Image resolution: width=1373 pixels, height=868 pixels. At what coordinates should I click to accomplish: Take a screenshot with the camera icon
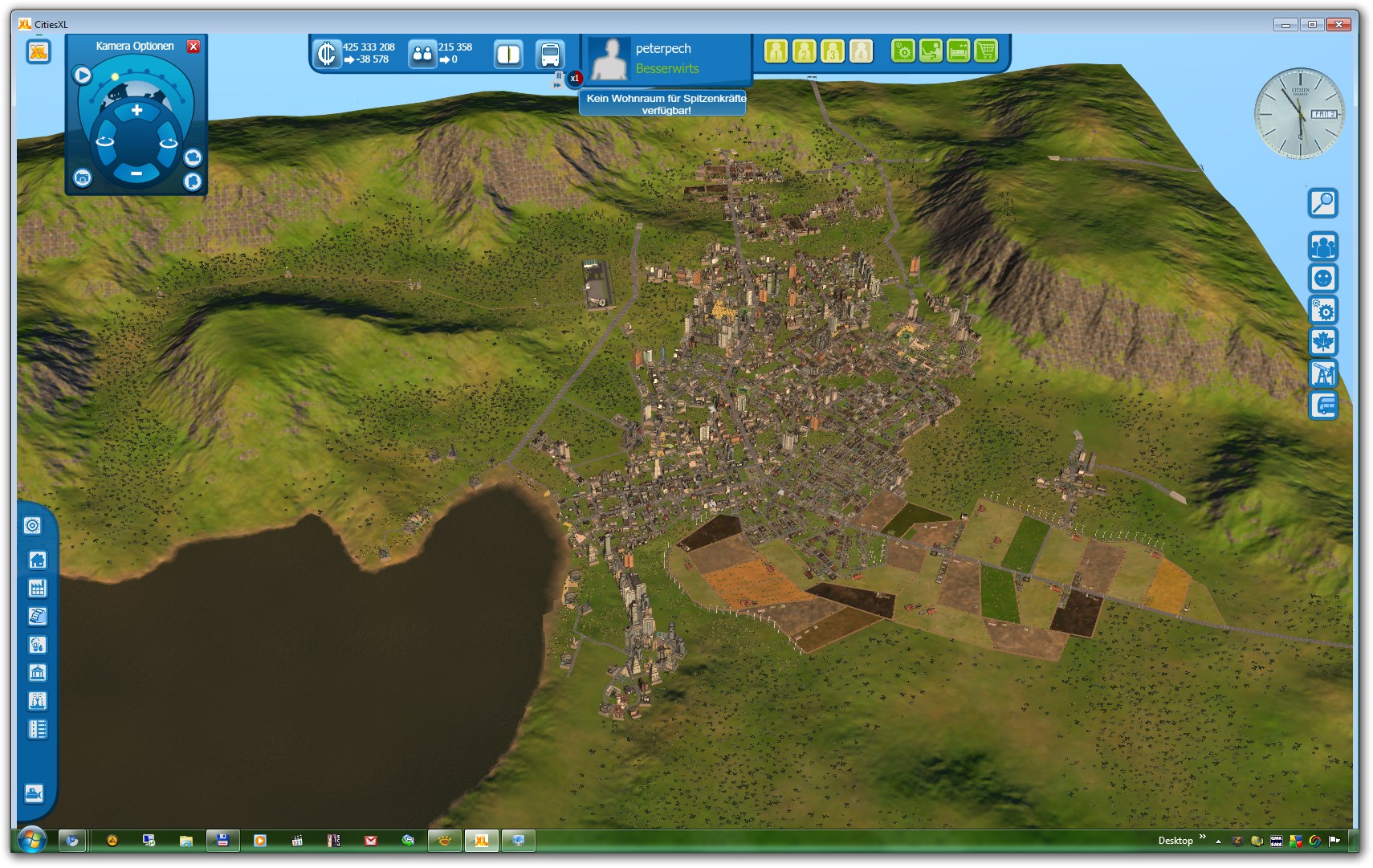pyautogui.click(x=83, y=178)
